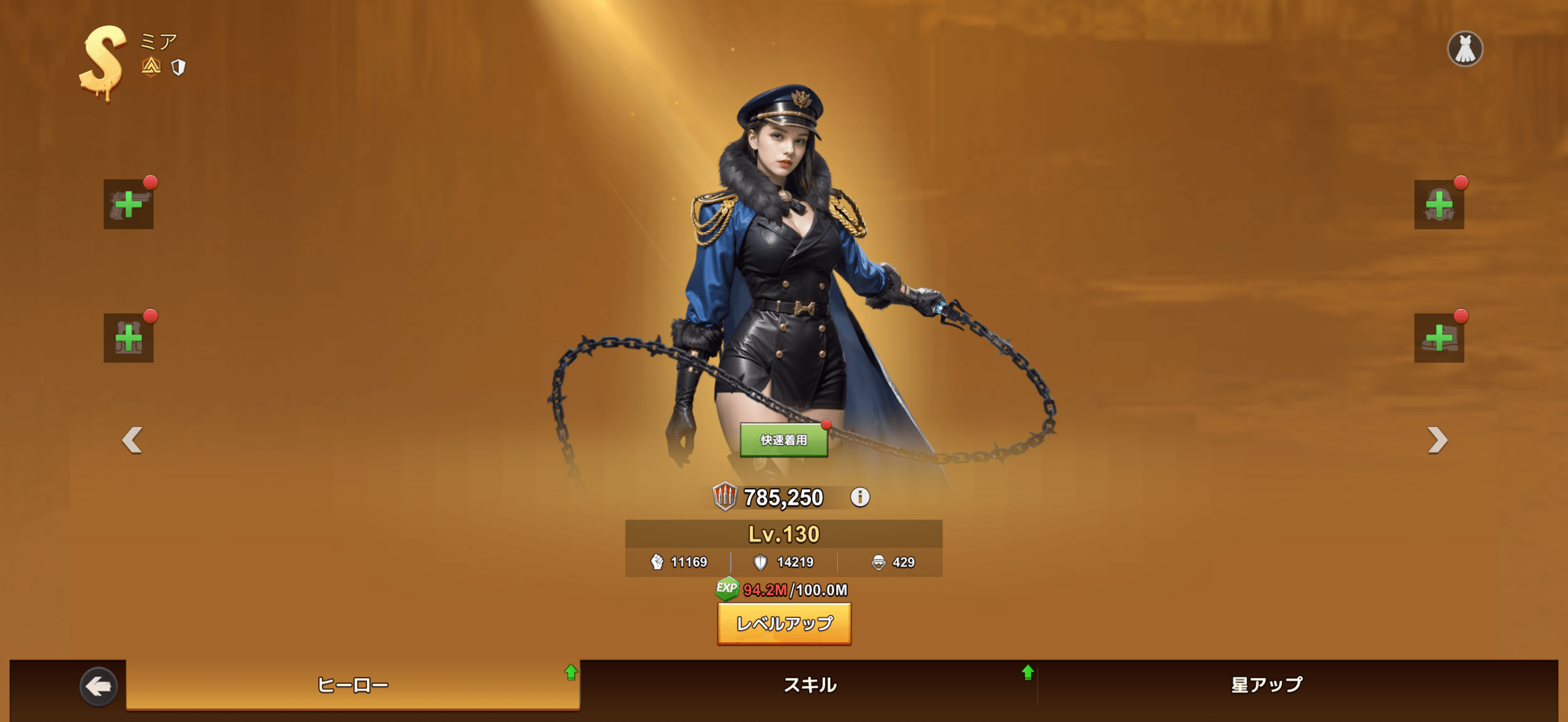Tap the レベルアップ level up button
The width and height of the screenshot is (1568, 722).
[784, 623]
